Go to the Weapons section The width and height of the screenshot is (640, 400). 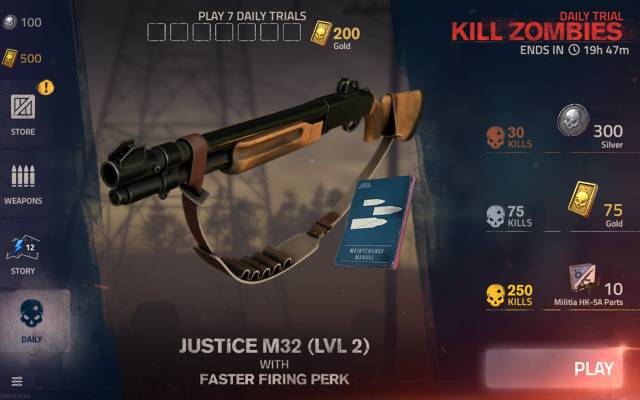tap(23, 183)
